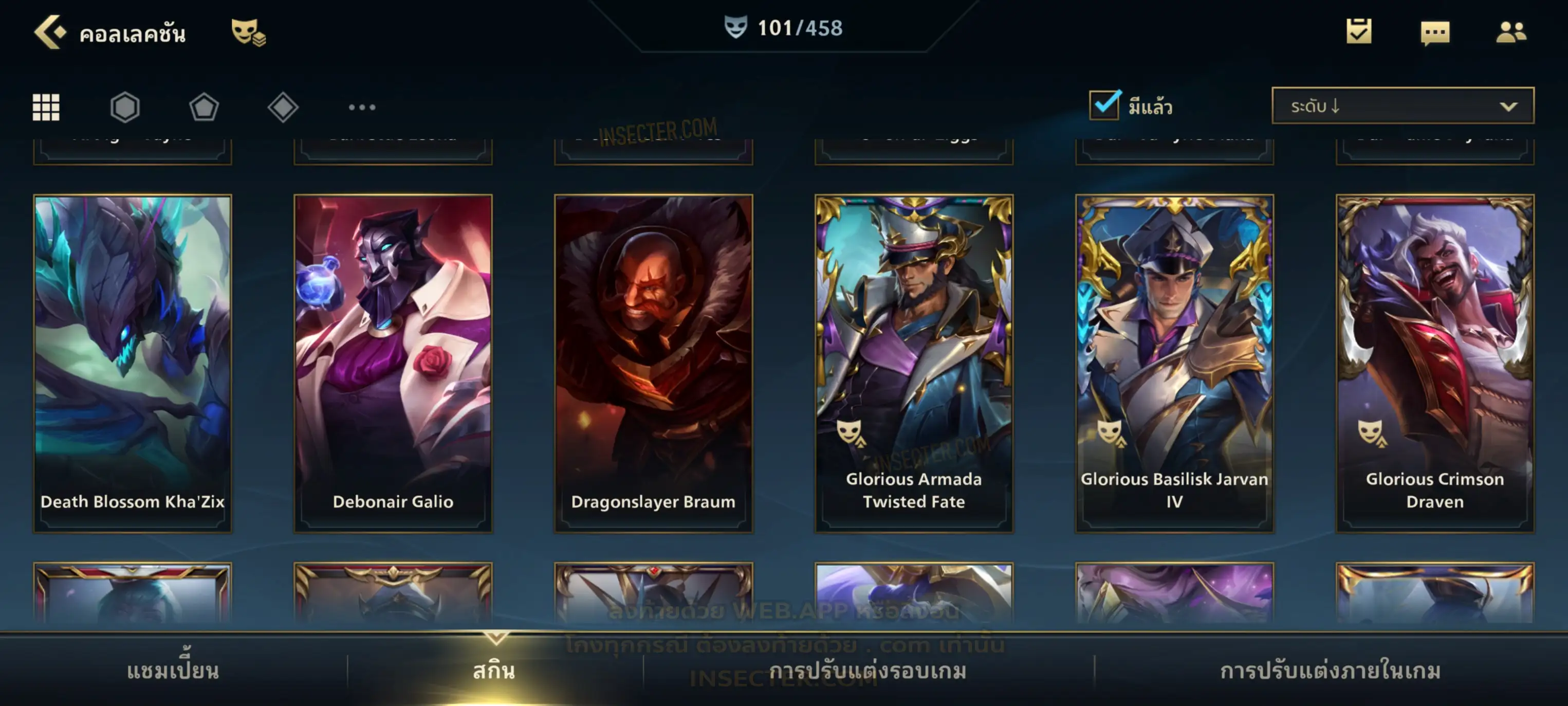Filter skins by pentagon rarity icon
This screenshot has height=706, width=1568.
click(204, 107)
